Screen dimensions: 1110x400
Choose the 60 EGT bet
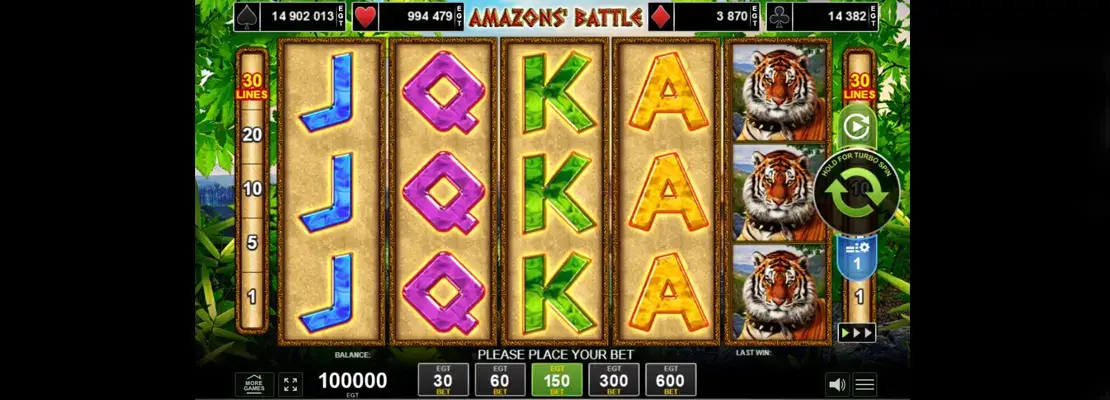coord(500,380)
